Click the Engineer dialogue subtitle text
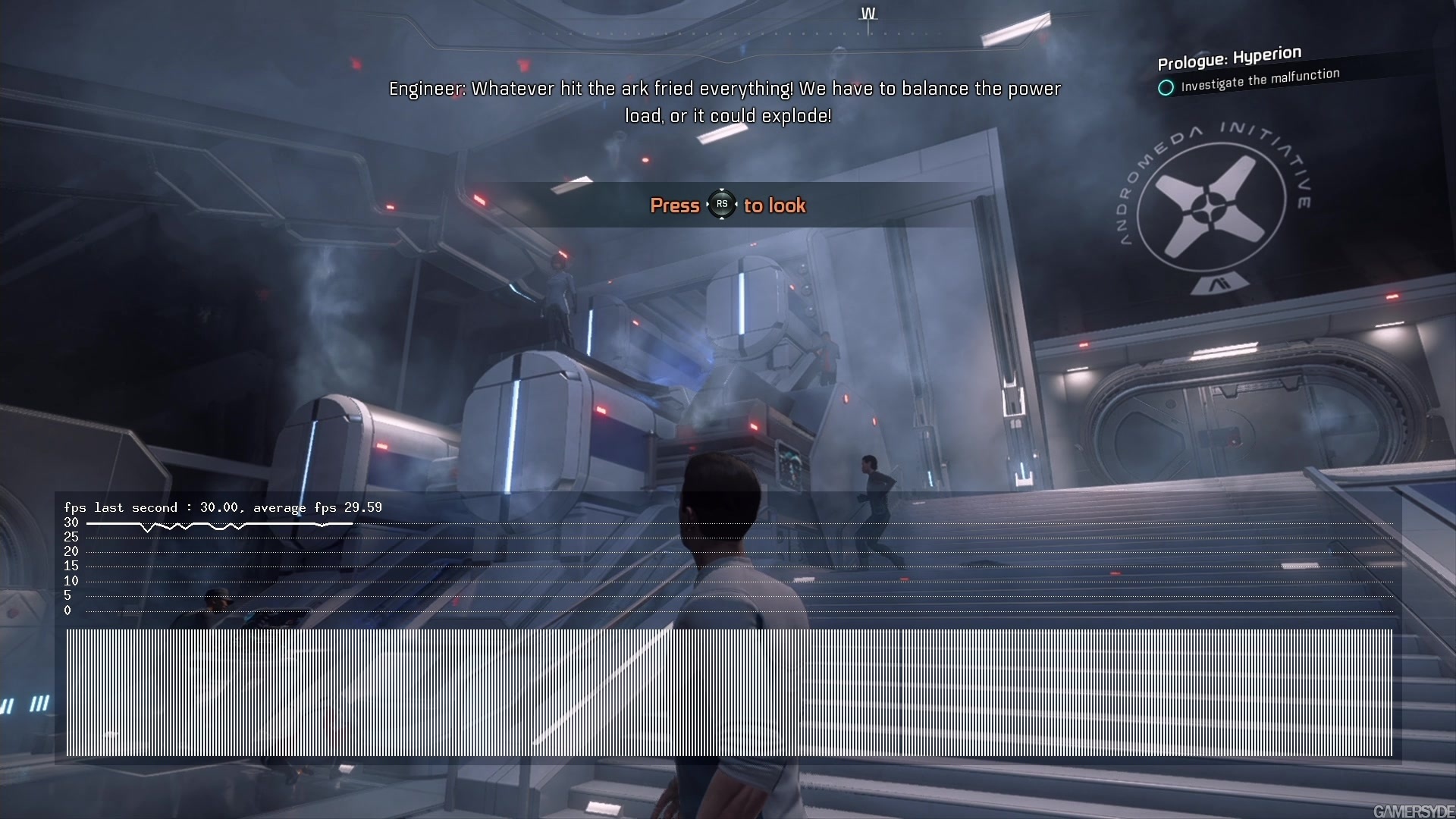The width and height of the screenshot is (1456, 819). [x=725, y=102]
